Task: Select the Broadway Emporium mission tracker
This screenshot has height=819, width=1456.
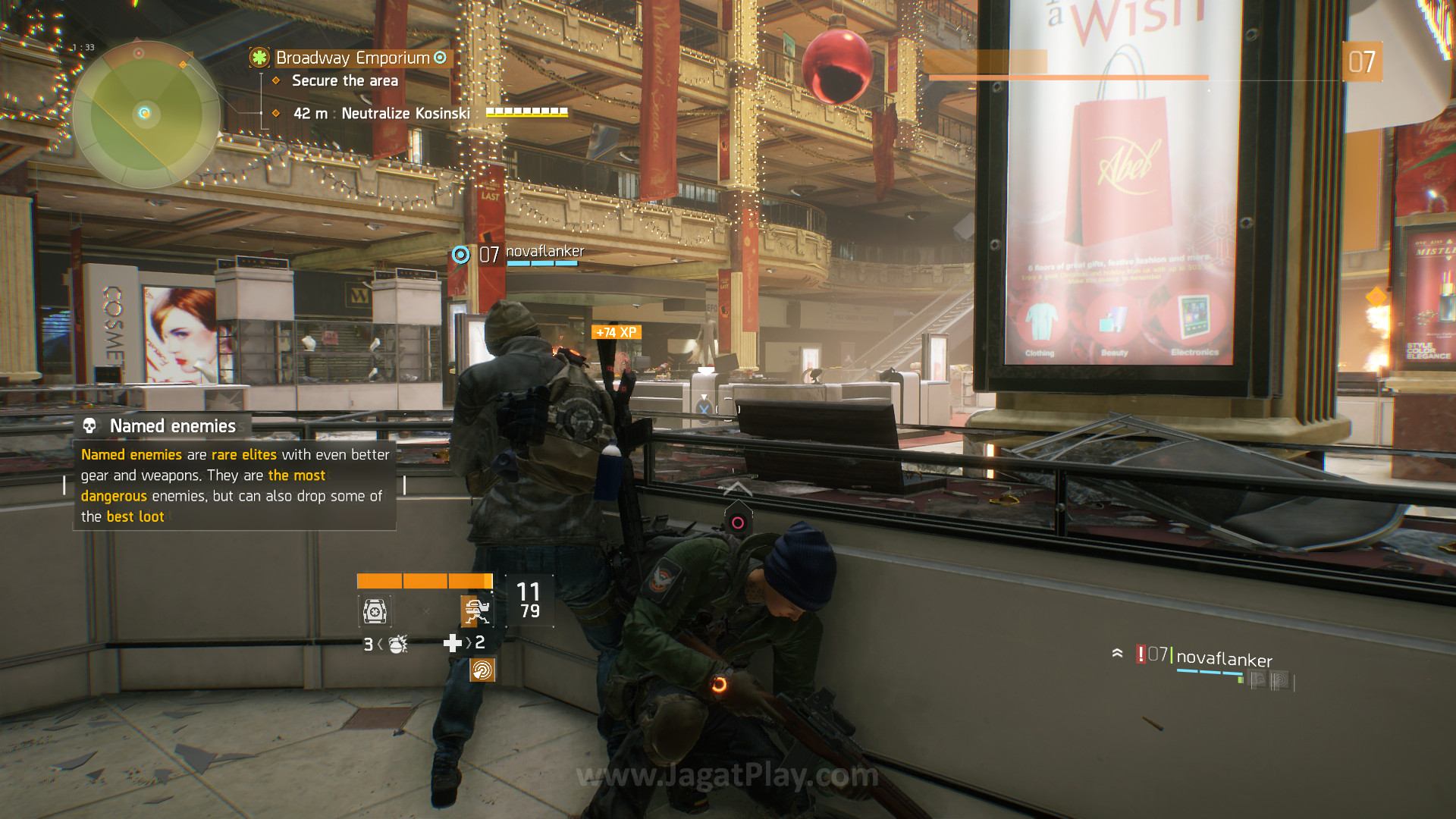Action: point(353,58)
